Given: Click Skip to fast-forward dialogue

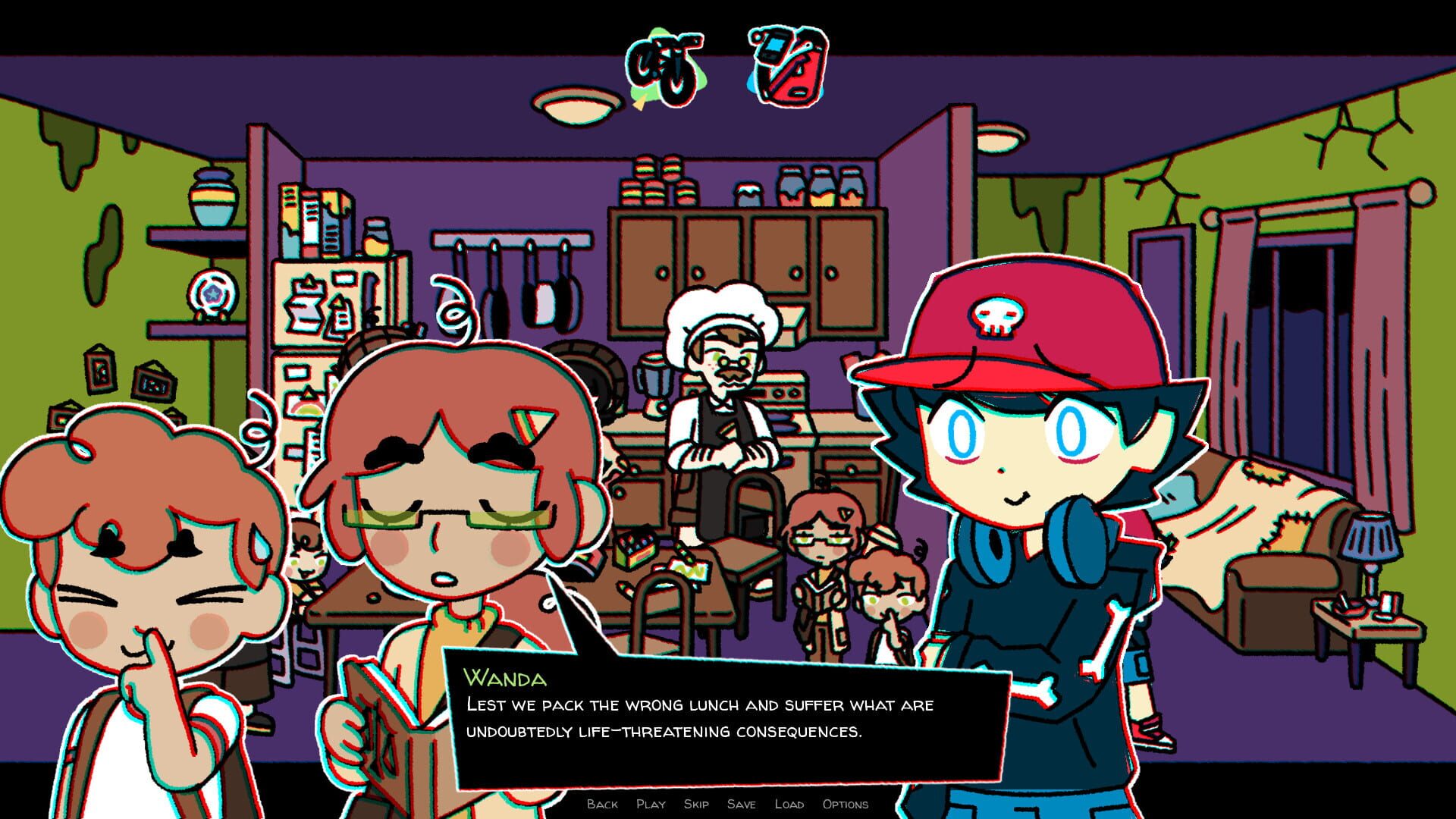Looking at the screenshot, I should (x=695, y=804).
